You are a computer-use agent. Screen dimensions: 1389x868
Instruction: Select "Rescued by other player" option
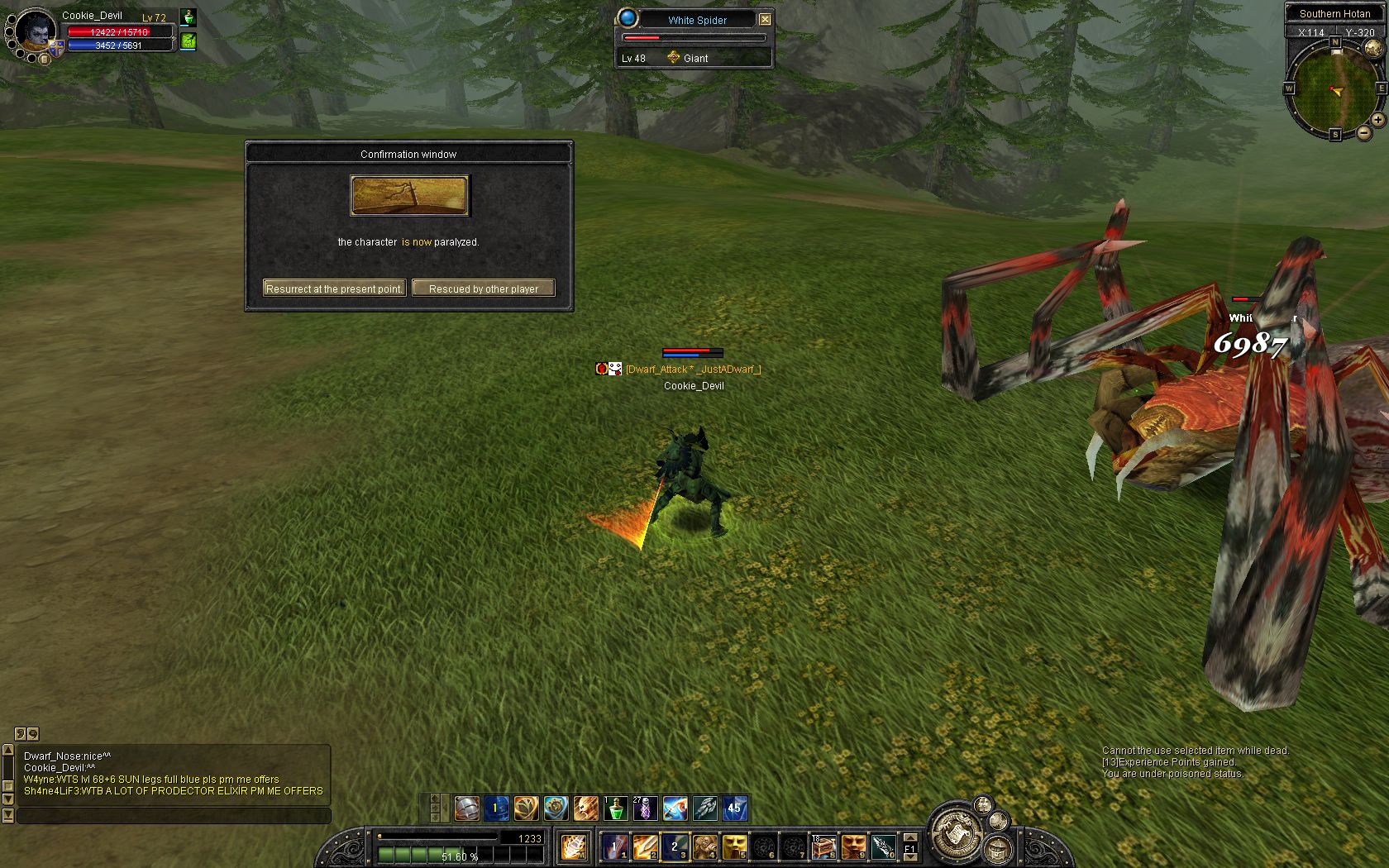[x=483, y=289]
